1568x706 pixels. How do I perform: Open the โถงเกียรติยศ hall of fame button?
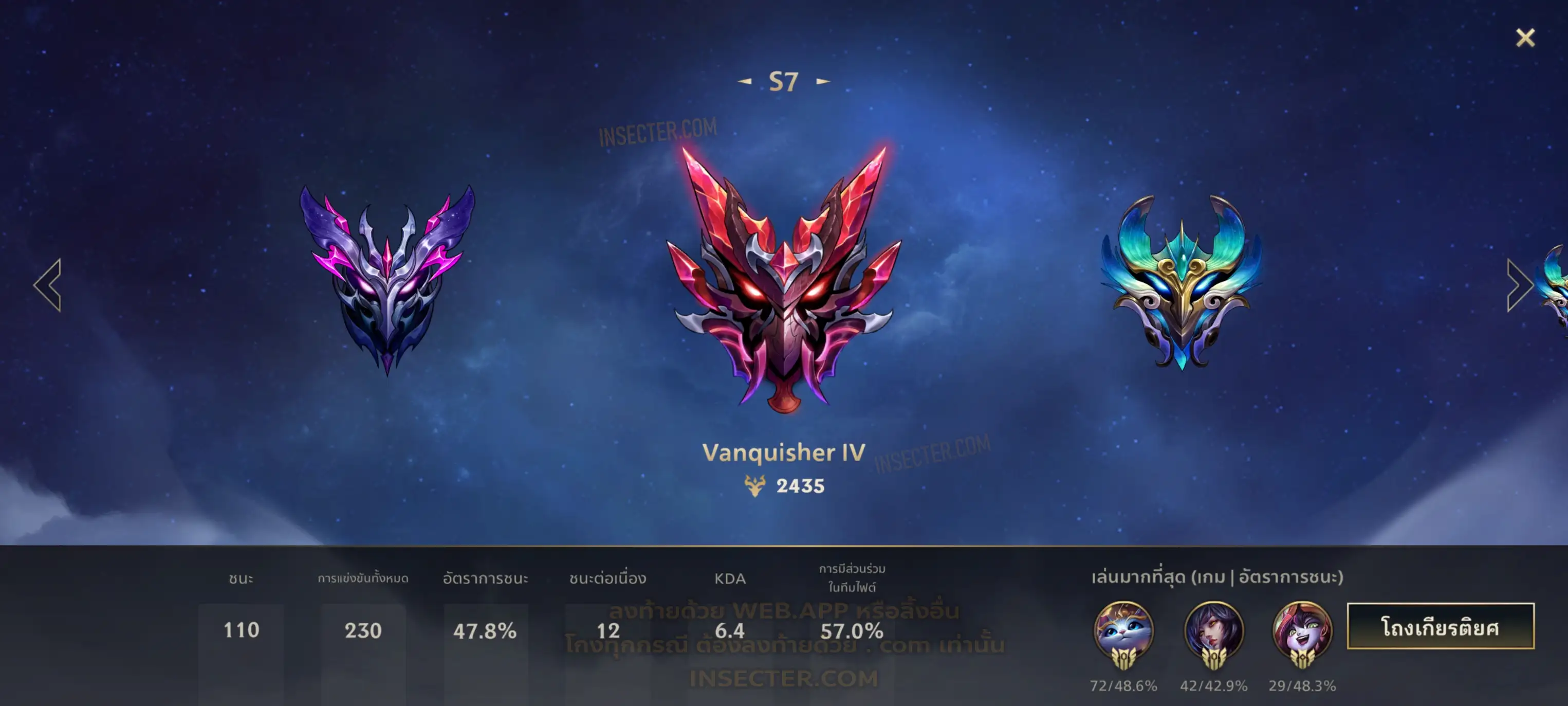coord(1440,626)
